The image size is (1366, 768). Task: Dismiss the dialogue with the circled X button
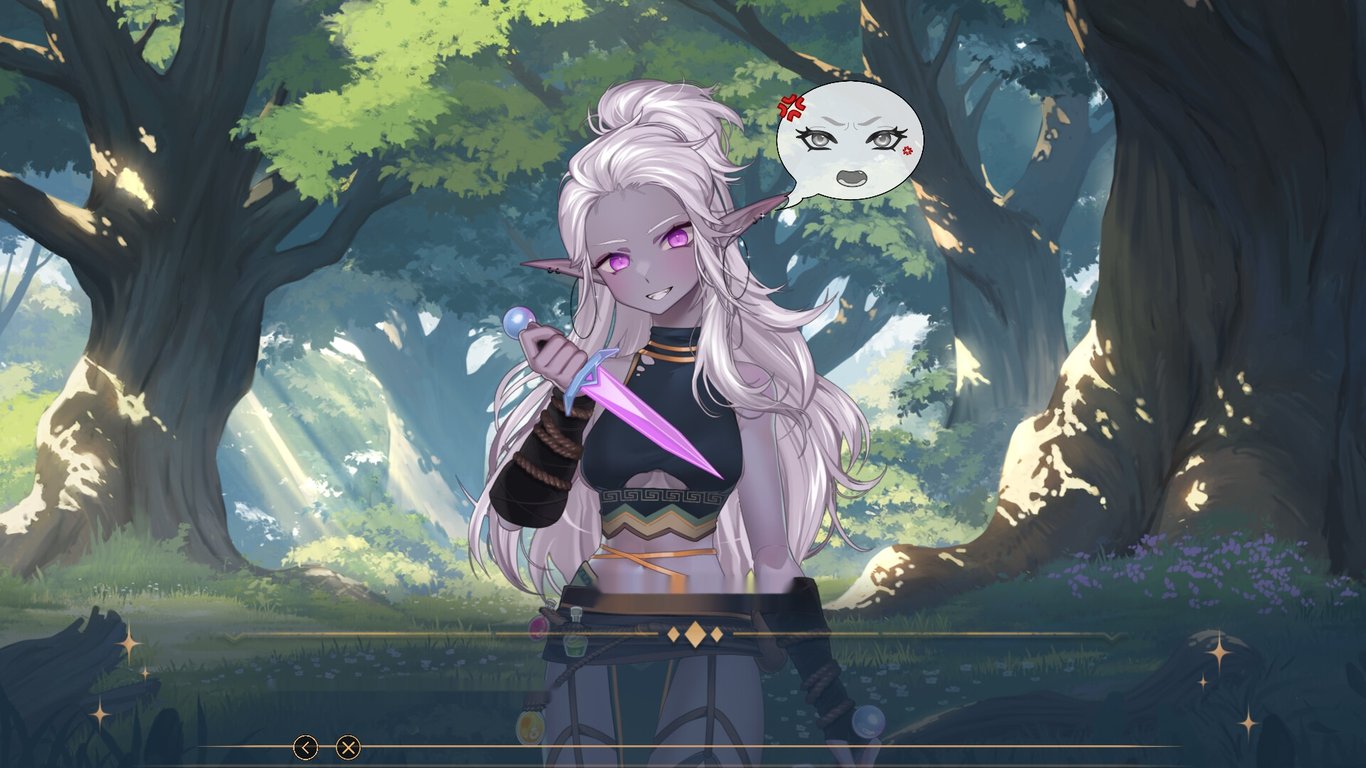[x=350, y=746]
